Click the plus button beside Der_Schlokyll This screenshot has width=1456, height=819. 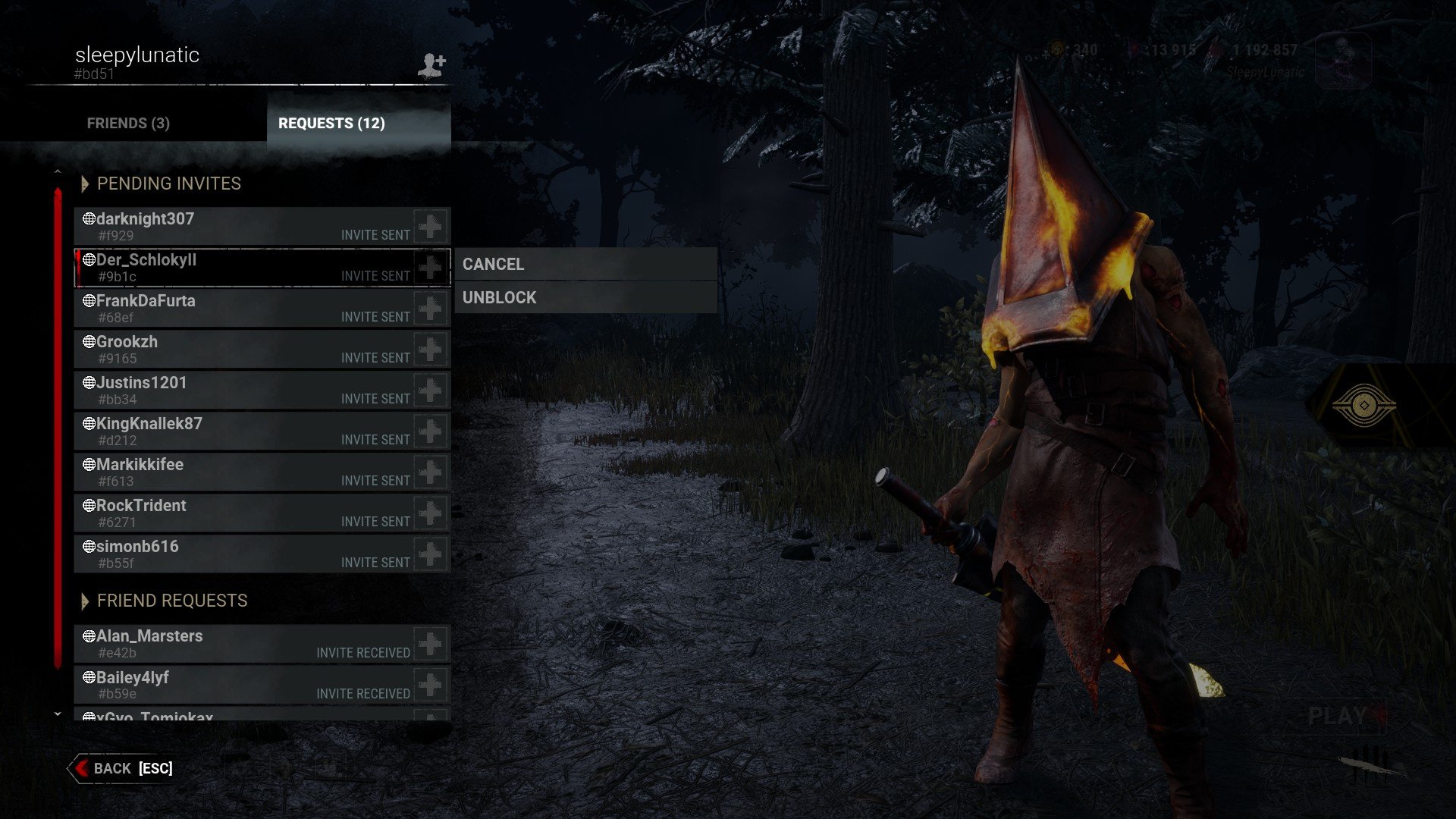pos(431,267)
